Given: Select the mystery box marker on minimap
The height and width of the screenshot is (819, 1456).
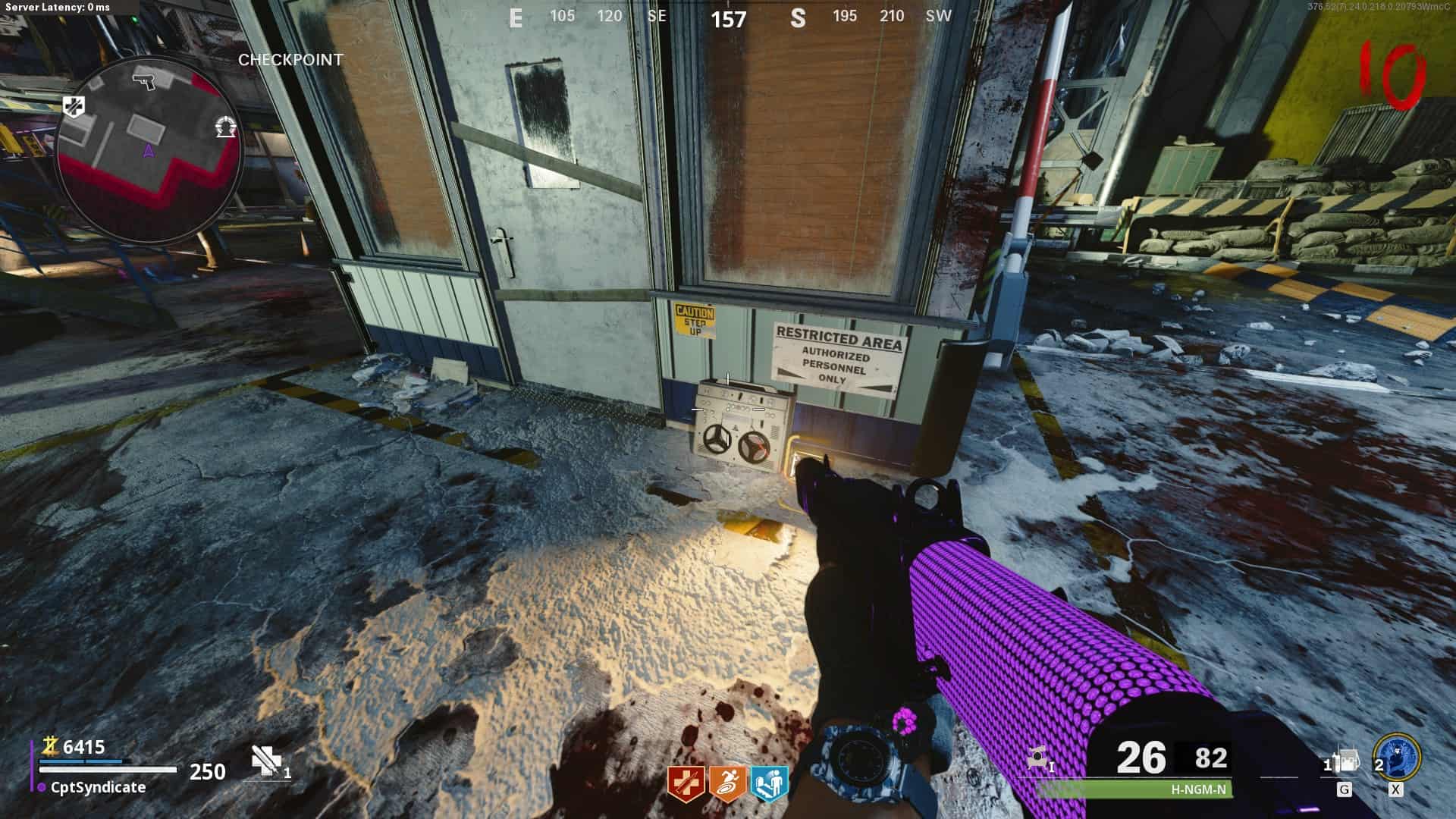Looking at the screenshot, I should tap(224, 127).
